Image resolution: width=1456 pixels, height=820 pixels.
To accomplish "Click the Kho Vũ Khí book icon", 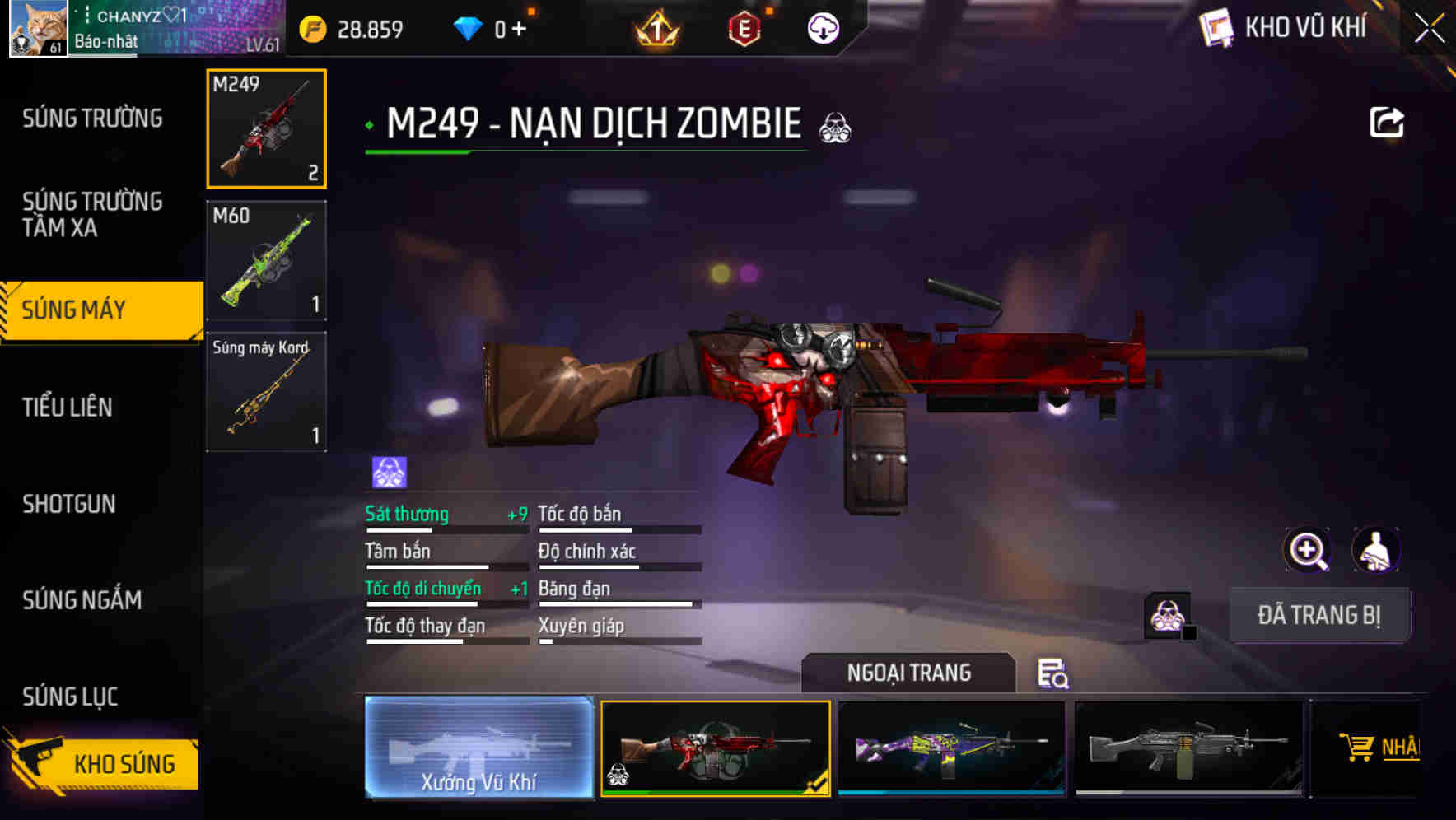I will click(1216, 28).
